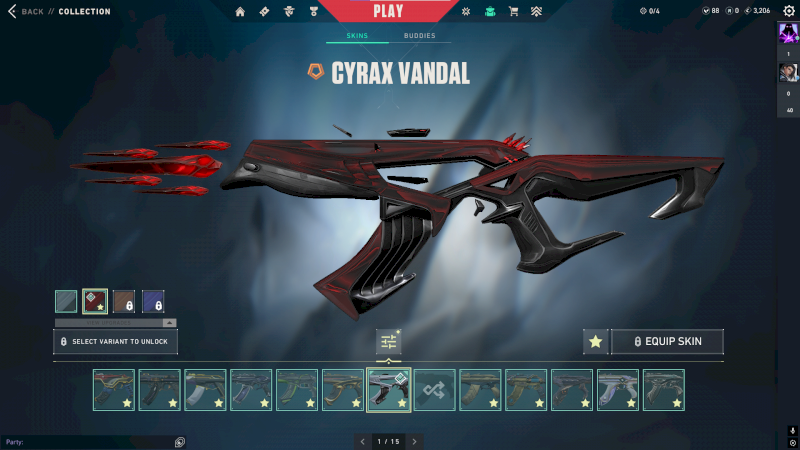Screen dimensions: 800x450
Task: Open the home icon in top navigation
Action: point(240,12)
